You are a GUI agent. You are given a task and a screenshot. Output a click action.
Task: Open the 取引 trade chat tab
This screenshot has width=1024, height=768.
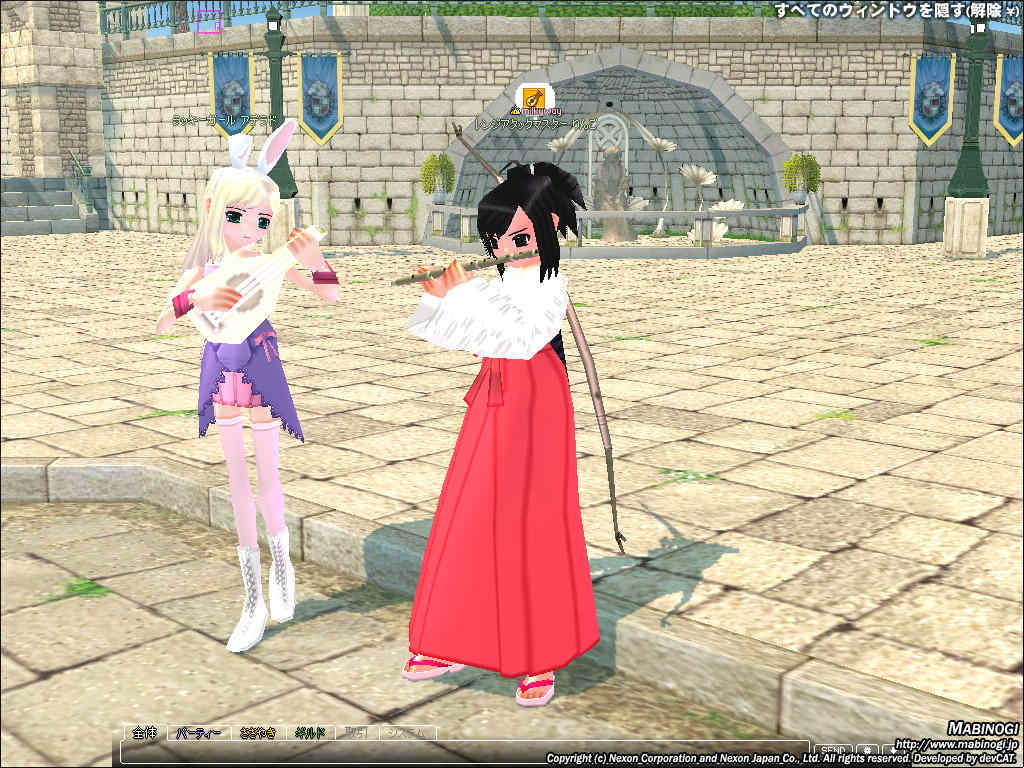tap(357, 733)
